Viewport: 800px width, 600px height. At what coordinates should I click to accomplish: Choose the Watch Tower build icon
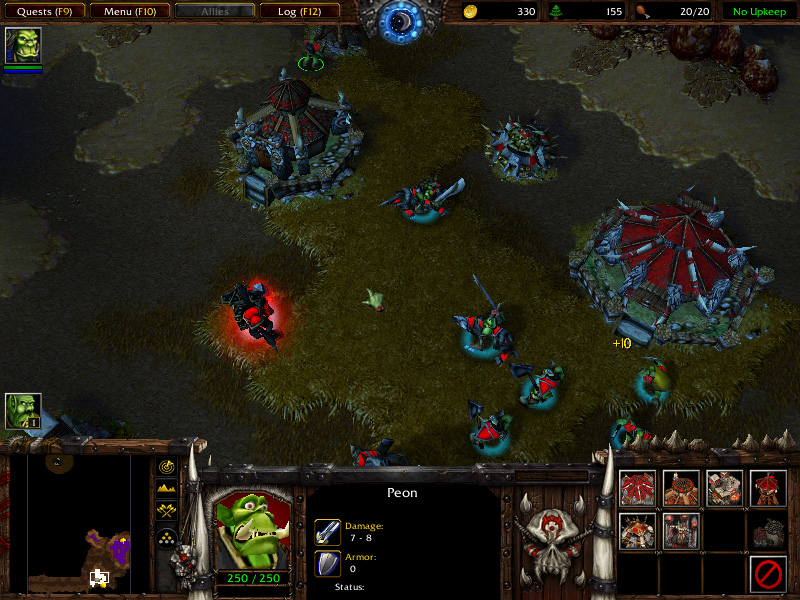(x=769, y=488)
